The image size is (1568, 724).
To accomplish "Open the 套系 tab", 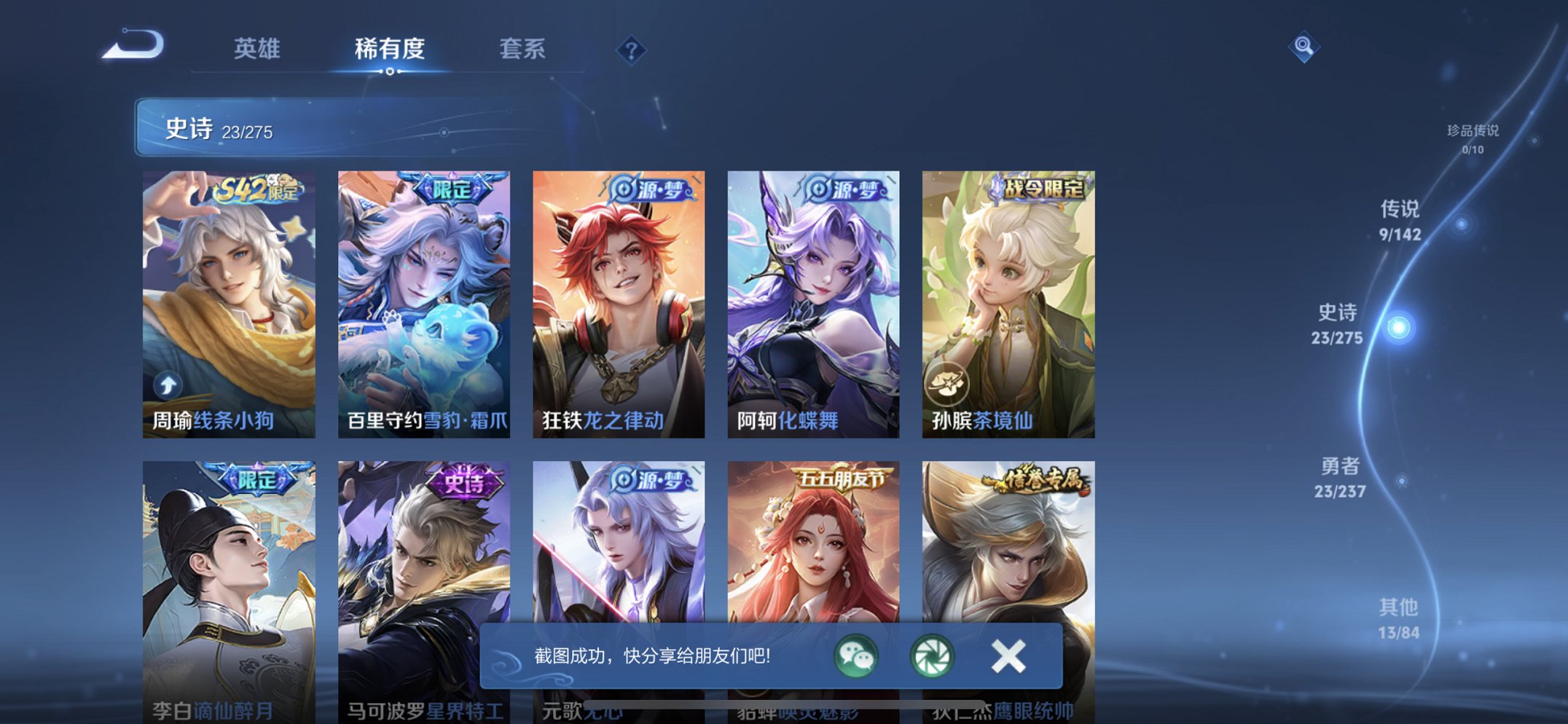I will pos(522,50).
